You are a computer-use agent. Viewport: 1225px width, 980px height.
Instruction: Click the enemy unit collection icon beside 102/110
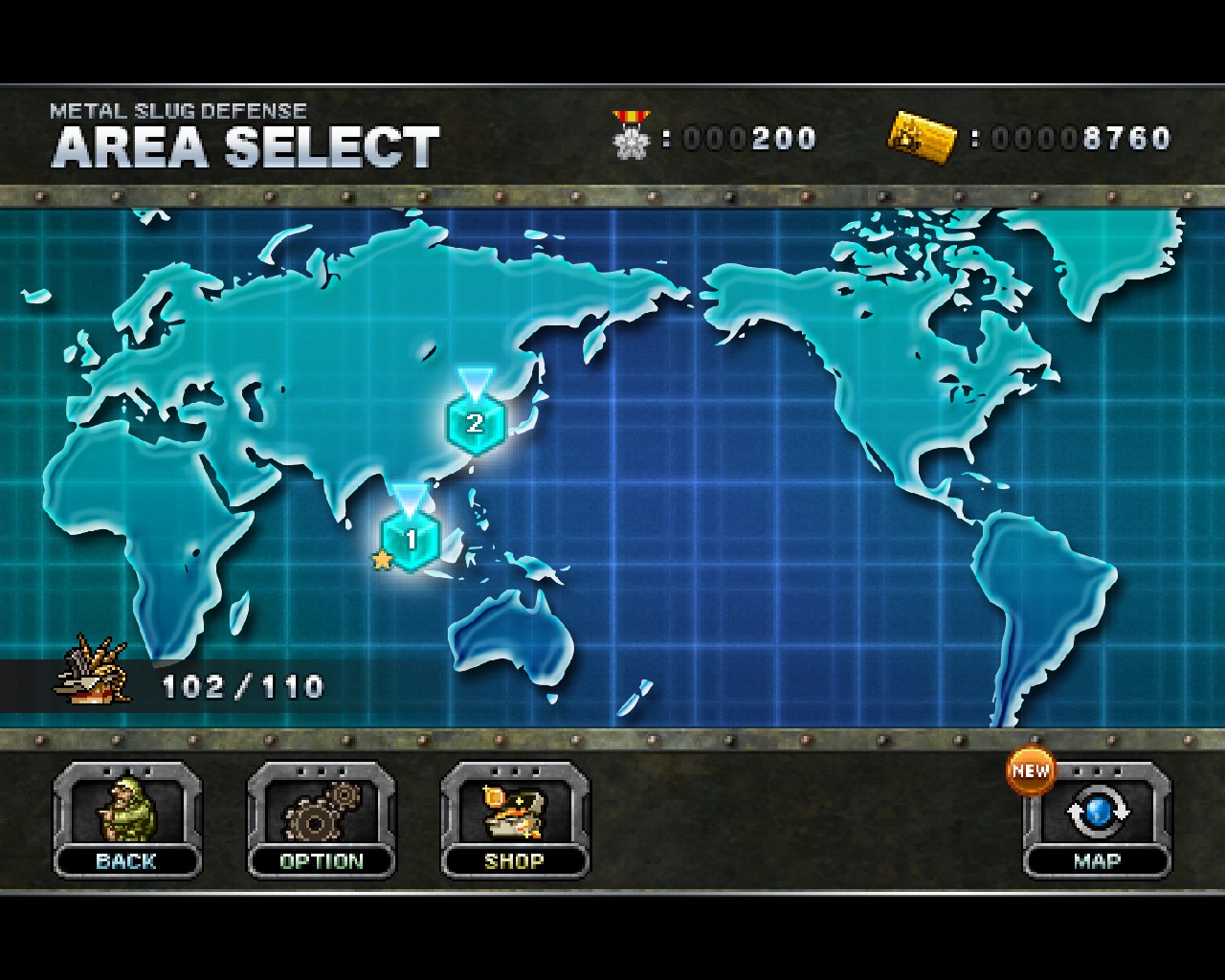tap(91, 670)
